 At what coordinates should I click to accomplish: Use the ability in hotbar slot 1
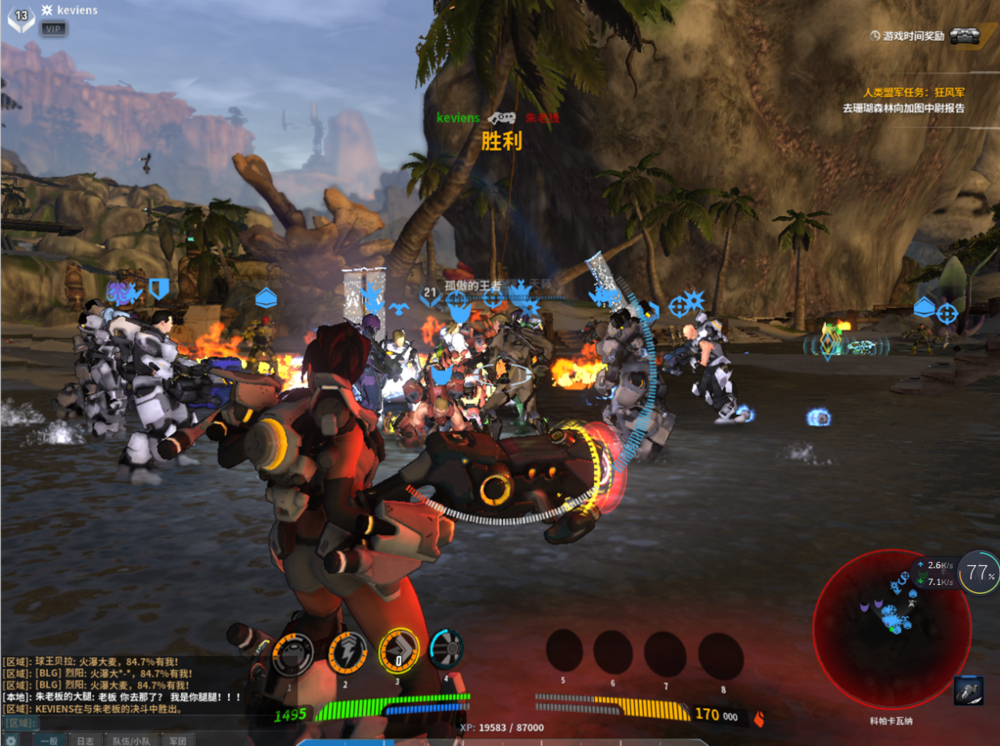click(292, 653)
